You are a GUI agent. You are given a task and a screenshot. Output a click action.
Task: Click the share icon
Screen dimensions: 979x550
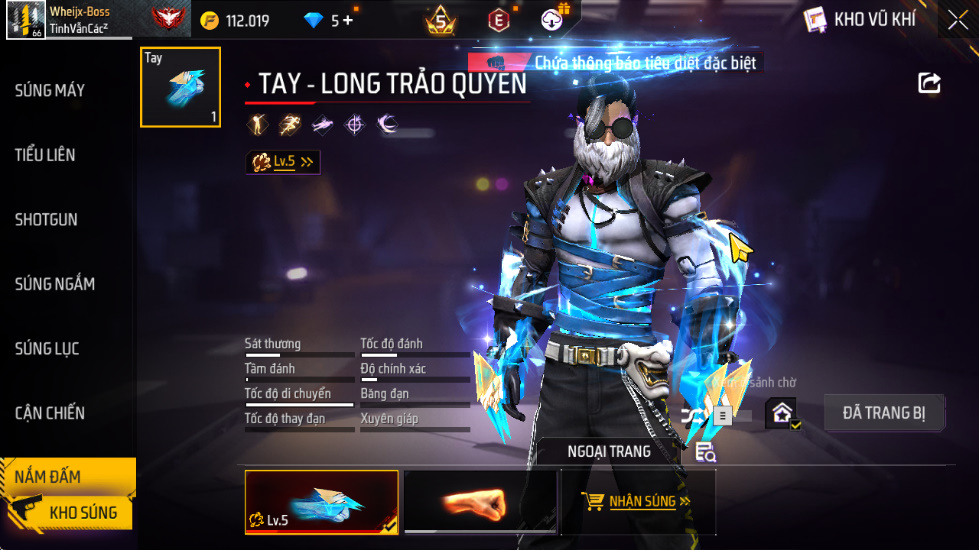(930, 83)
